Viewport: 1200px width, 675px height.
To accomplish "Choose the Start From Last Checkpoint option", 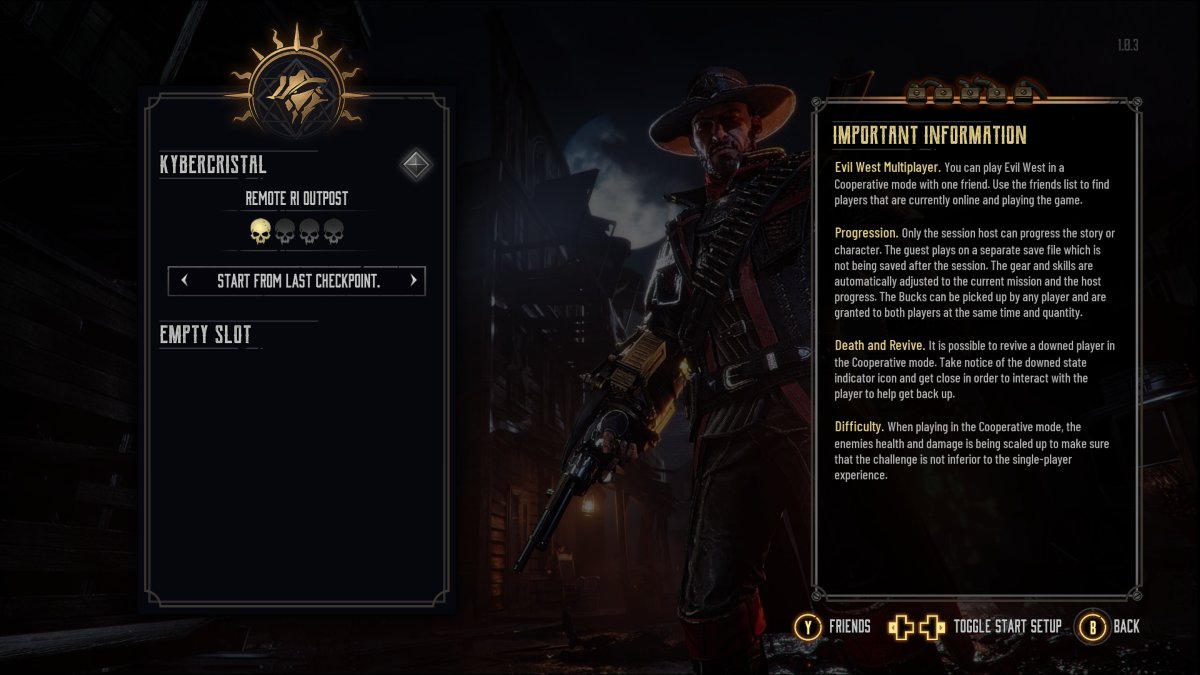I will pos(298,281).
